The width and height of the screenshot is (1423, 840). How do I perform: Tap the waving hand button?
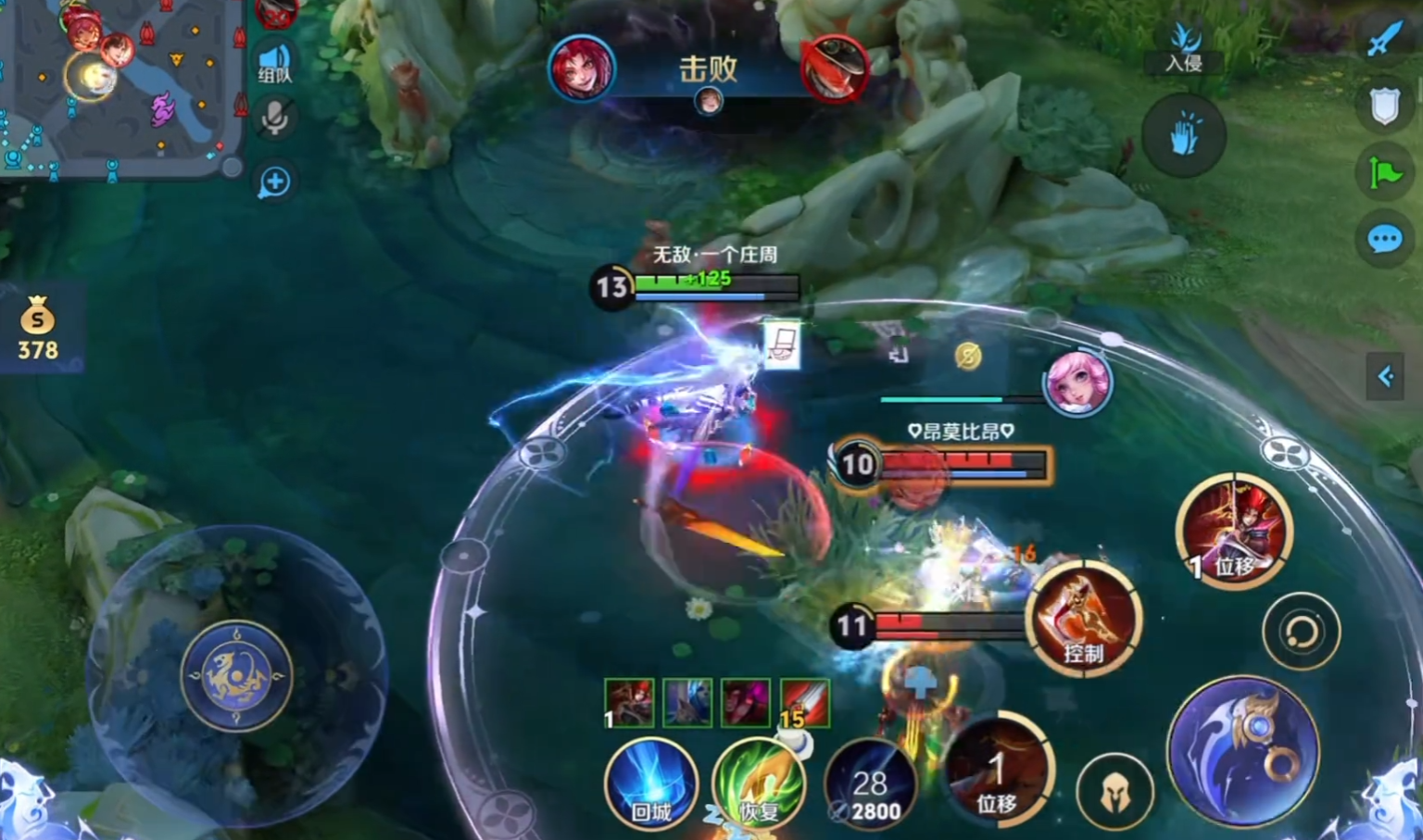[x=1184, y=136]
